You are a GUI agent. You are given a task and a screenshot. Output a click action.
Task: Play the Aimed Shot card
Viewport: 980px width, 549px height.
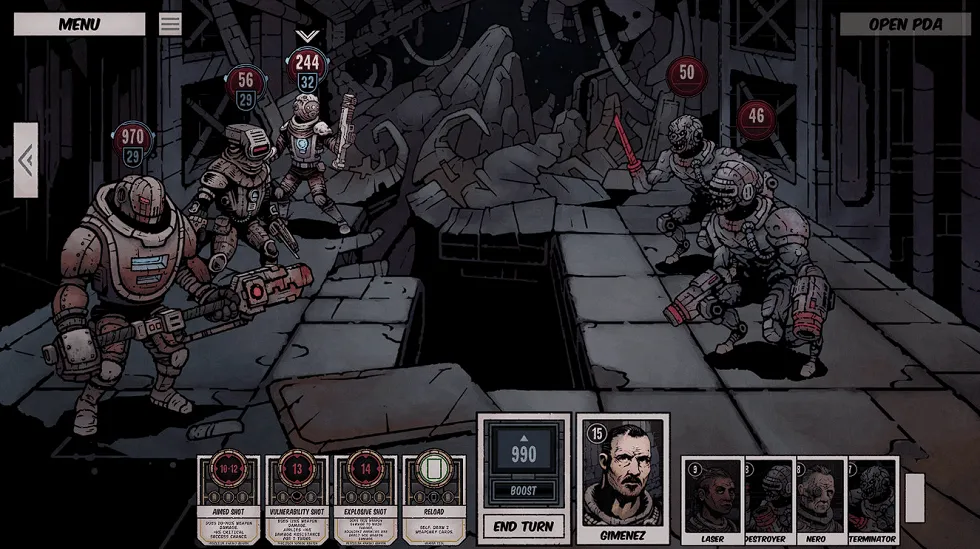(x=228, y=500)
